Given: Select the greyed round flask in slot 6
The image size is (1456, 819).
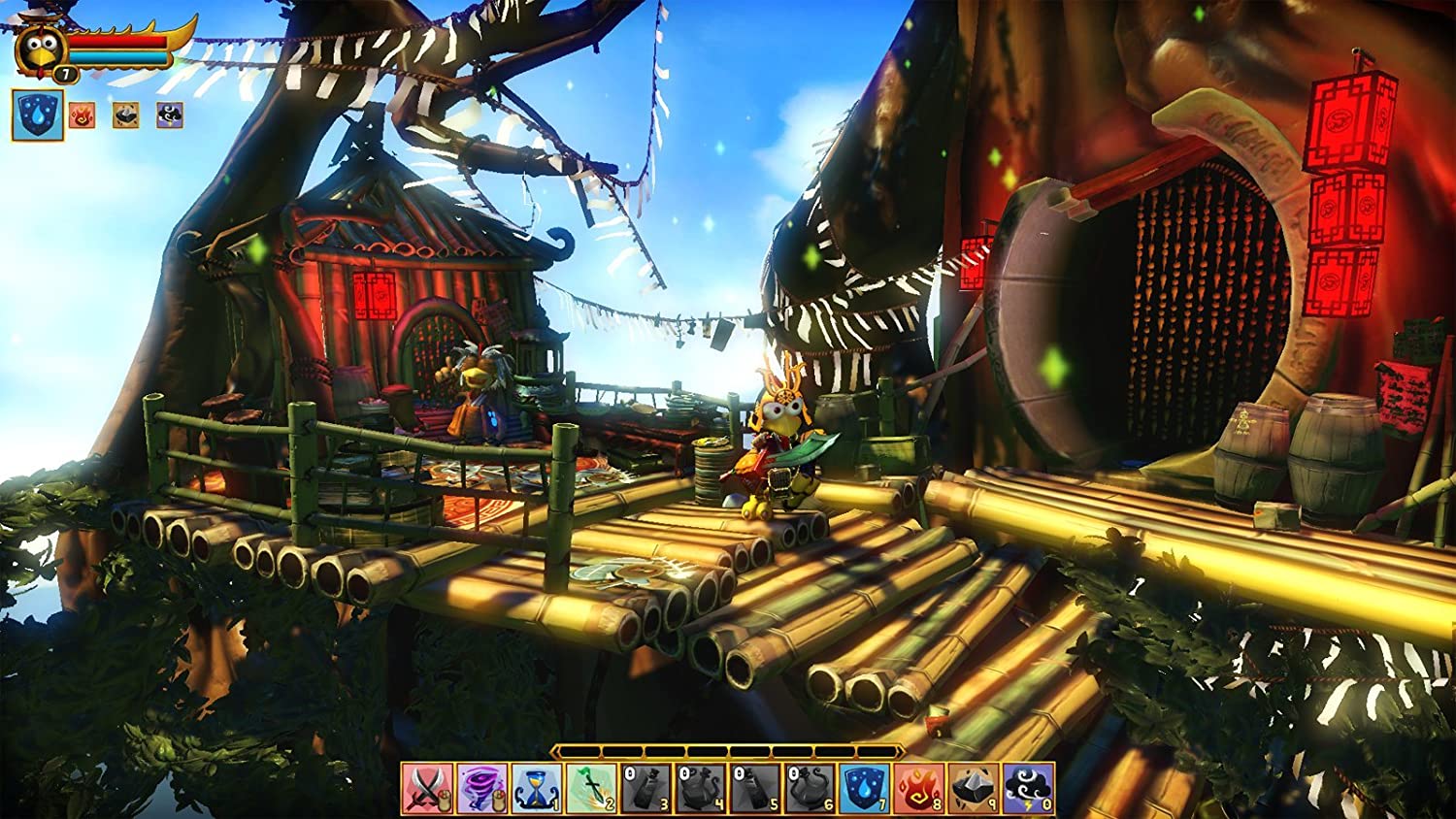Looking at the screenshot, I should point(811,788).
